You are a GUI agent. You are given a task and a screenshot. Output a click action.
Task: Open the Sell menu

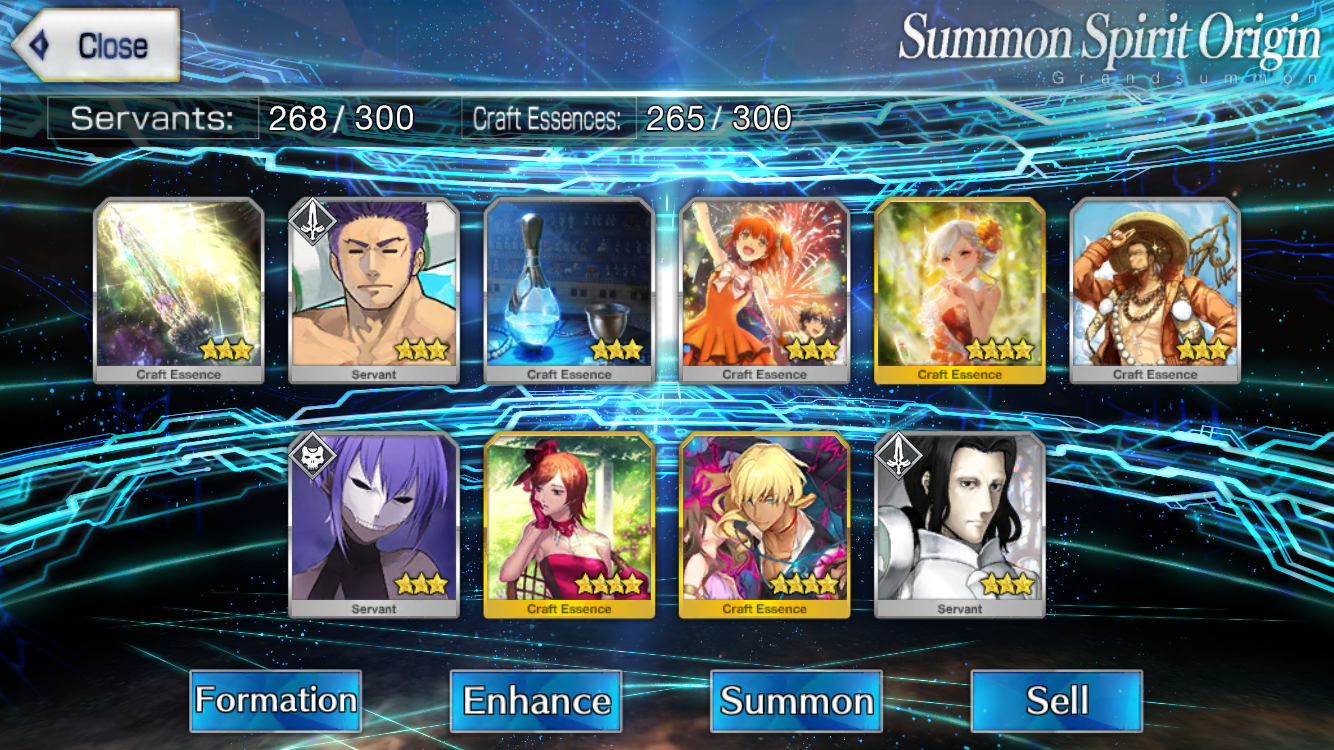pyautogui.click(x=1056, y=700)
